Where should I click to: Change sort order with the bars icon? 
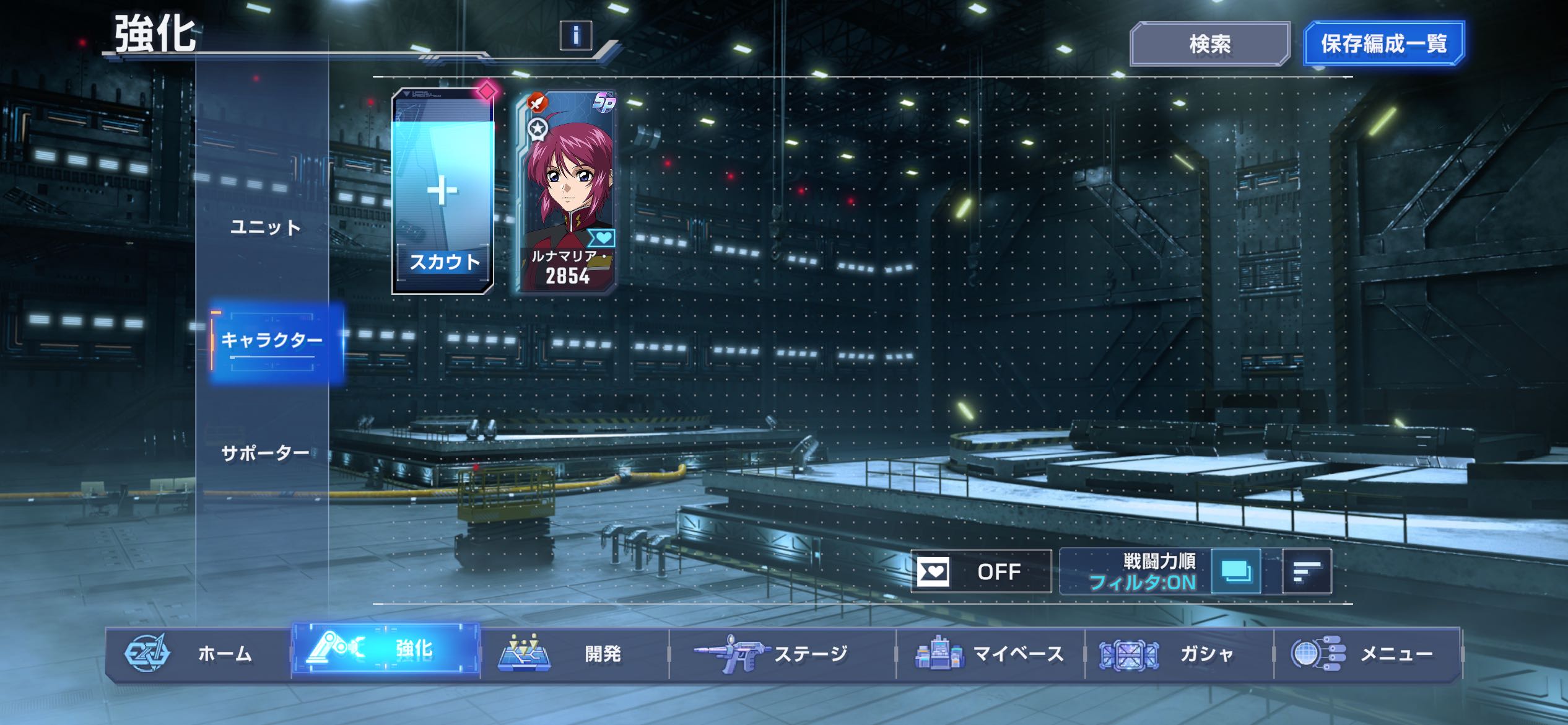(x=1307, y=571)
